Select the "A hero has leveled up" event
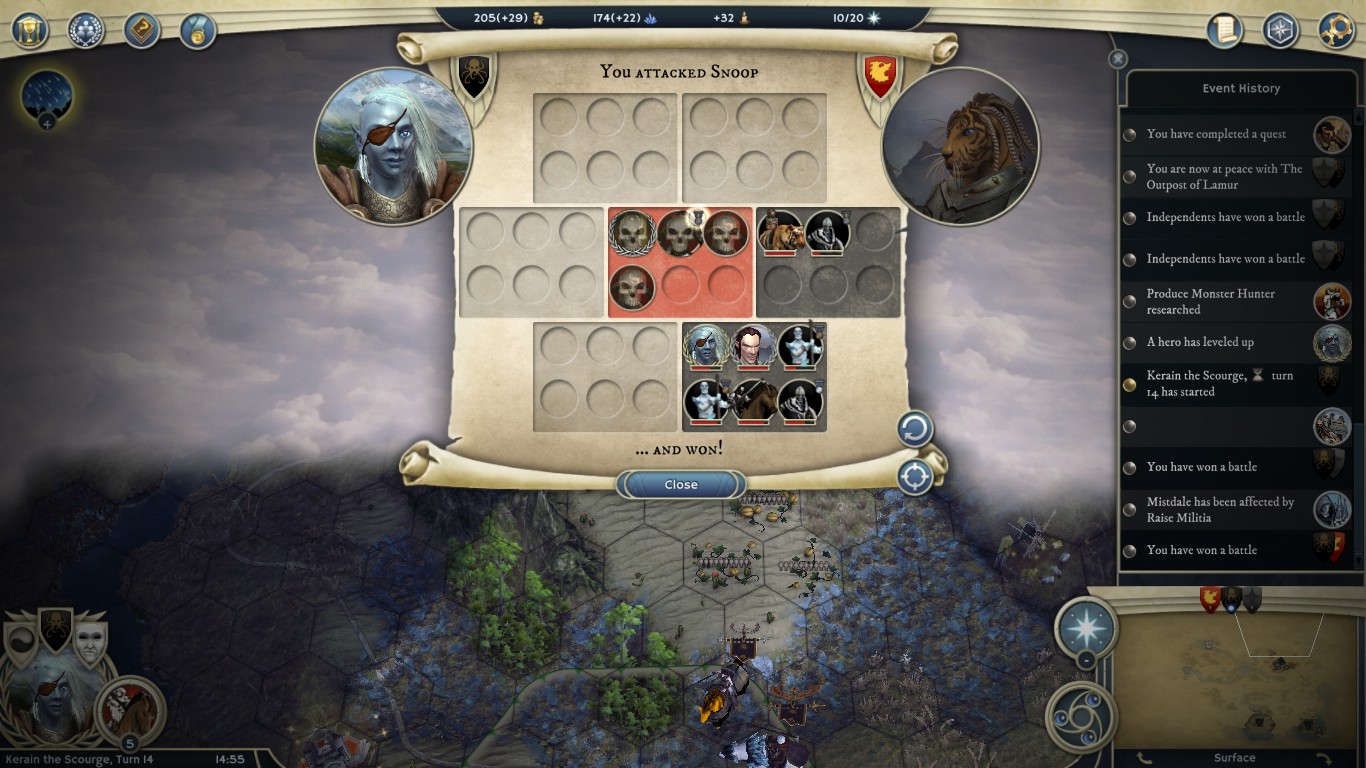This screenshot has height=768, width=1366. tap(1200, 342)
